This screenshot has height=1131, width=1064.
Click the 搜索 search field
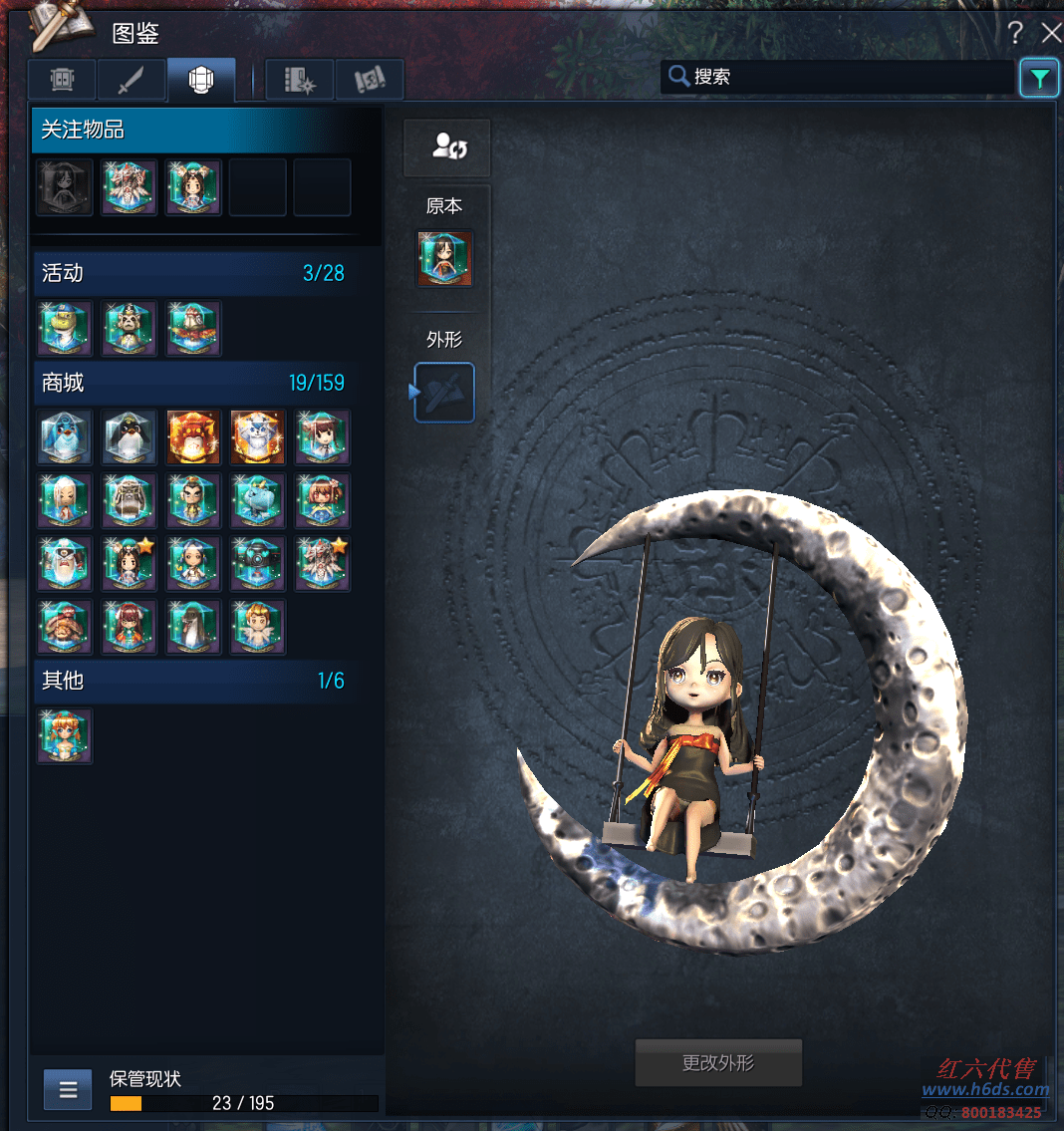[837, 77]
